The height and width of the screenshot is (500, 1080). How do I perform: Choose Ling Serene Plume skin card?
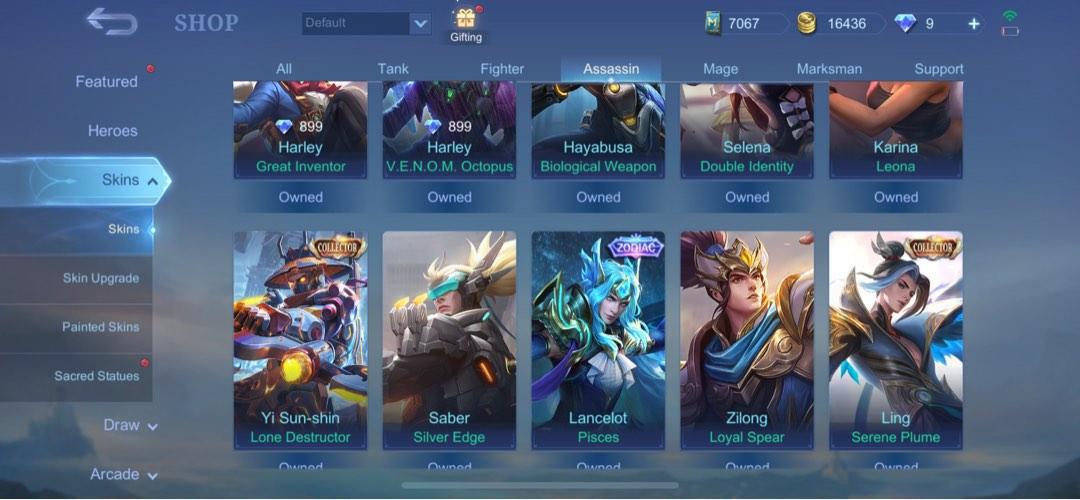coord(895,340)
